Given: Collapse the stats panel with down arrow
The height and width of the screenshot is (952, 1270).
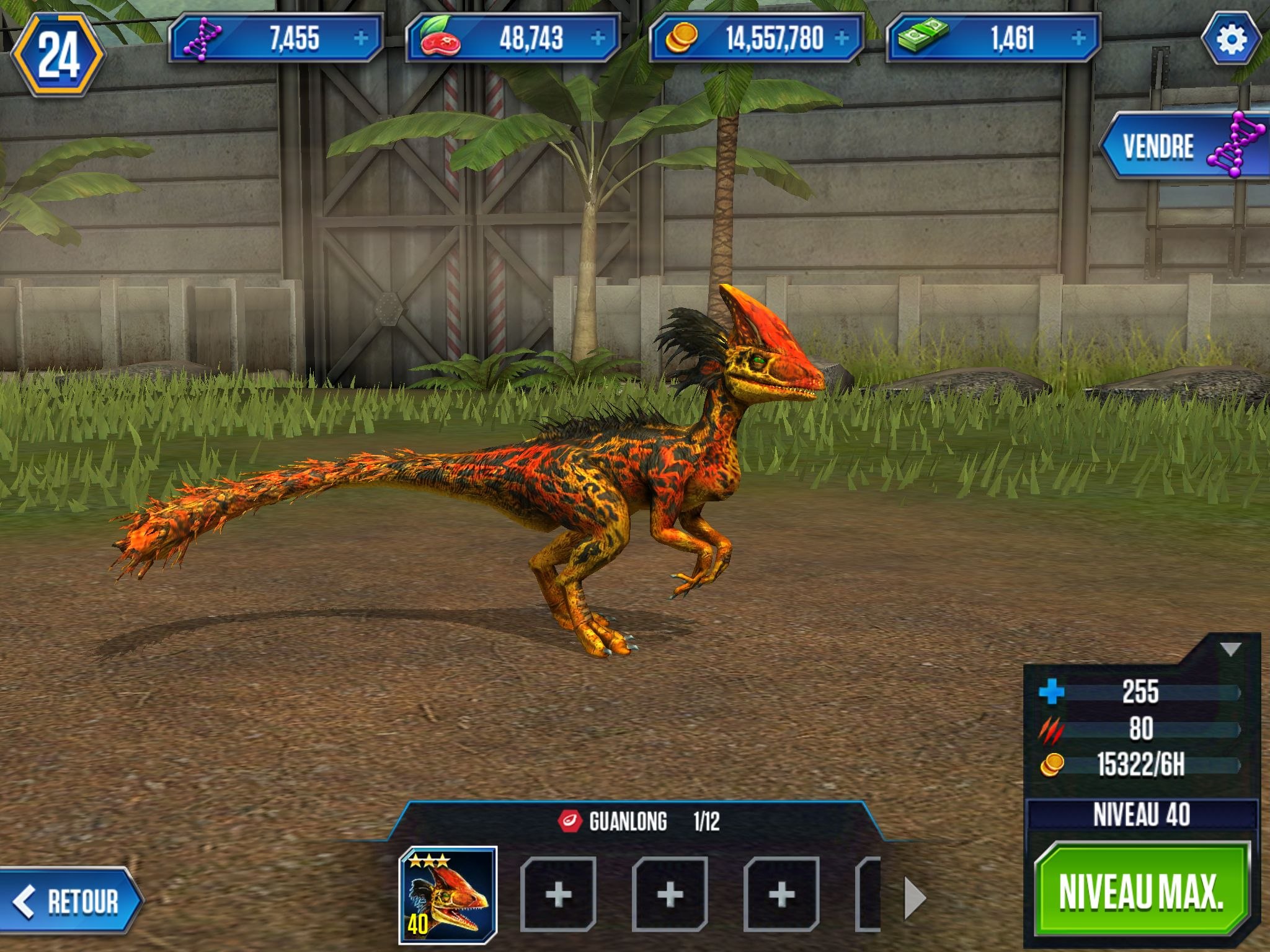Looking at the screenshot, I should pyautogui.click(x=1230, y=650).
